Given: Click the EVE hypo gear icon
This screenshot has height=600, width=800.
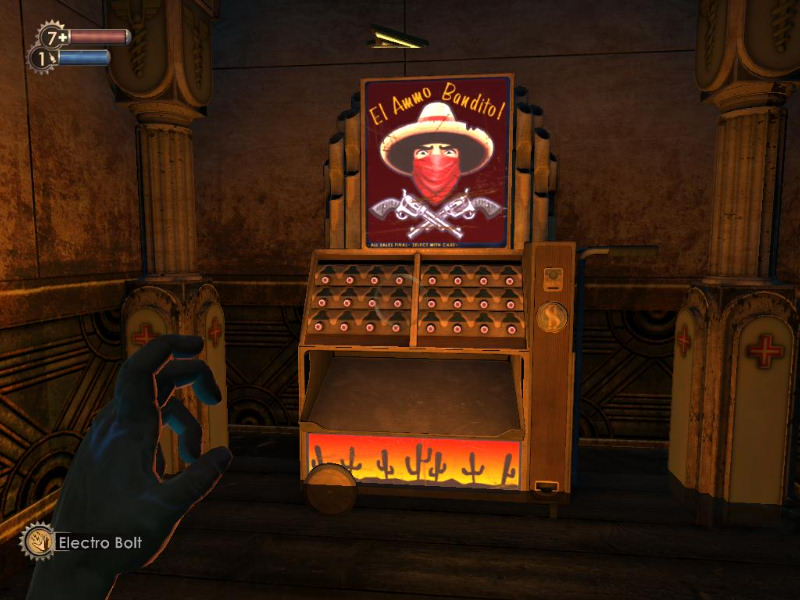Looking at the screenshot, I should [x=41, y=59].
